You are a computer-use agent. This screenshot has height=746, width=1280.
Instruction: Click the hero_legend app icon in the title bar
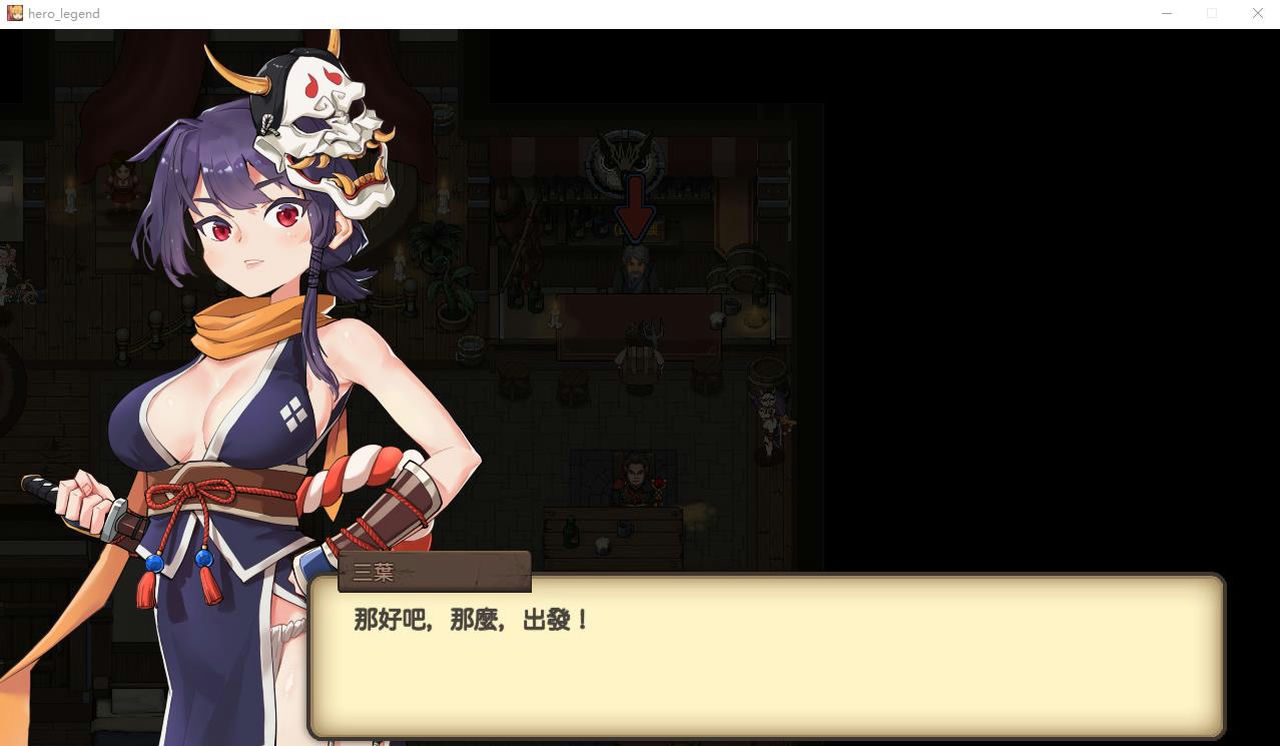pos(14,13)
